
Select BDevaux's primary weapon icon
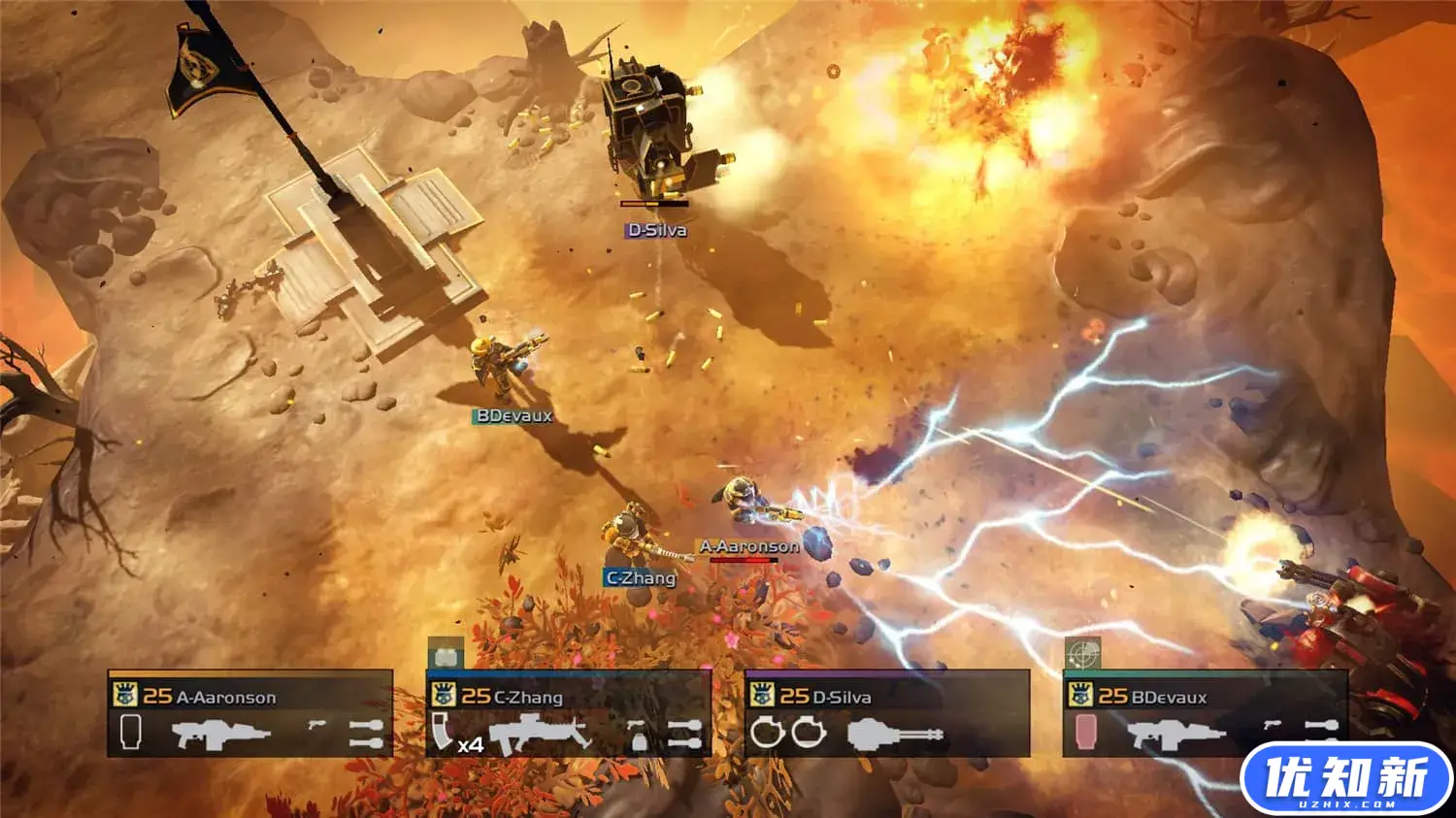(1175, 733)
